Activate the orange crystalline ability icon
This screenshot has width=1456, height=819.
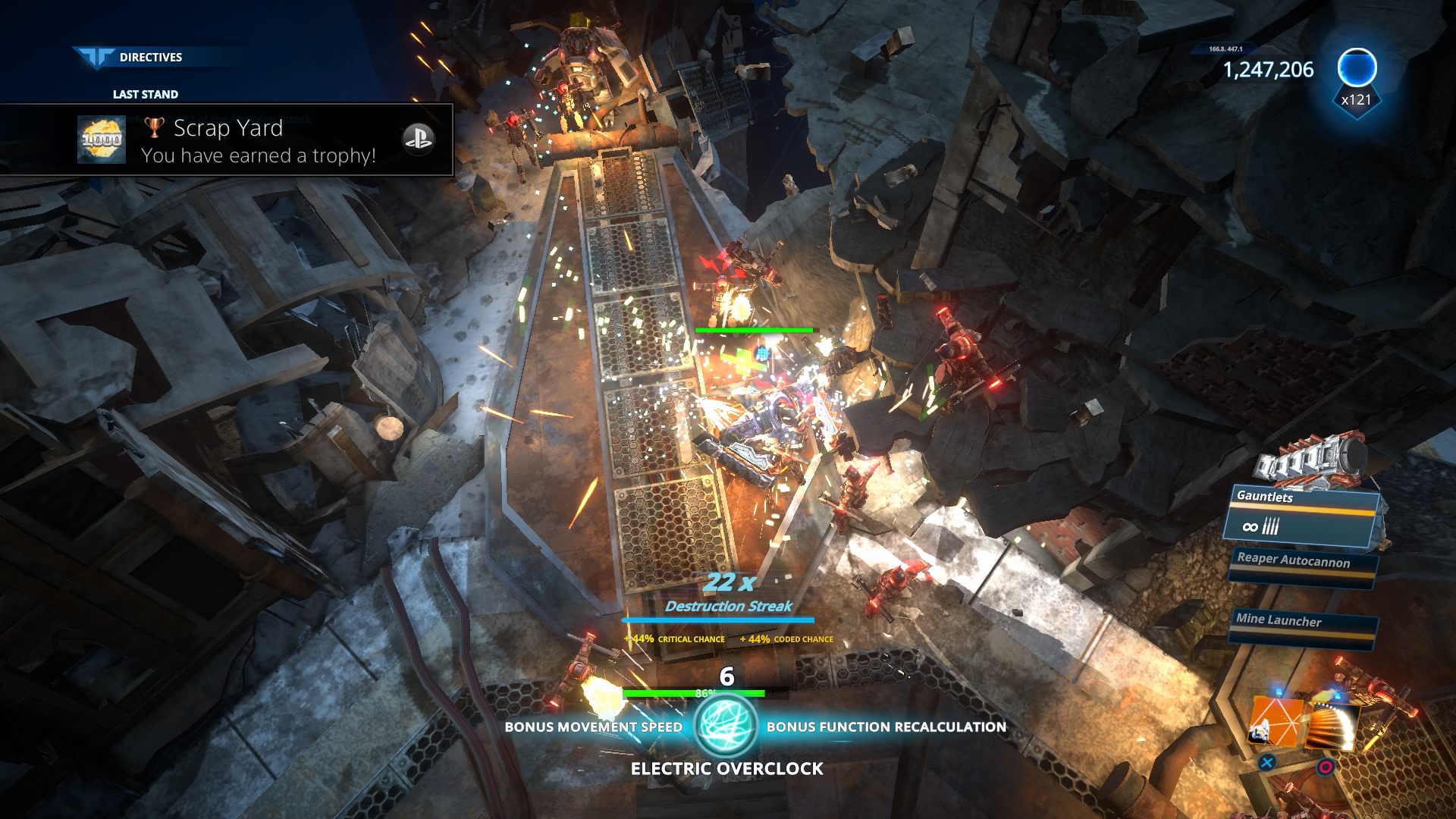click(1276, 720)
